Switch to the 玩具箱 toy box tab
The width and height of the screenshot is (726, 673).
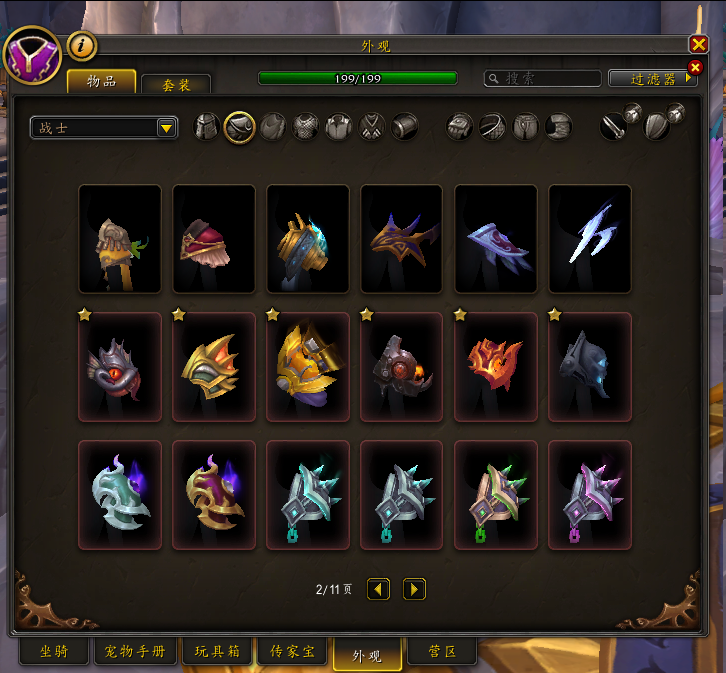pyautogui.click(x=216, y=652)
